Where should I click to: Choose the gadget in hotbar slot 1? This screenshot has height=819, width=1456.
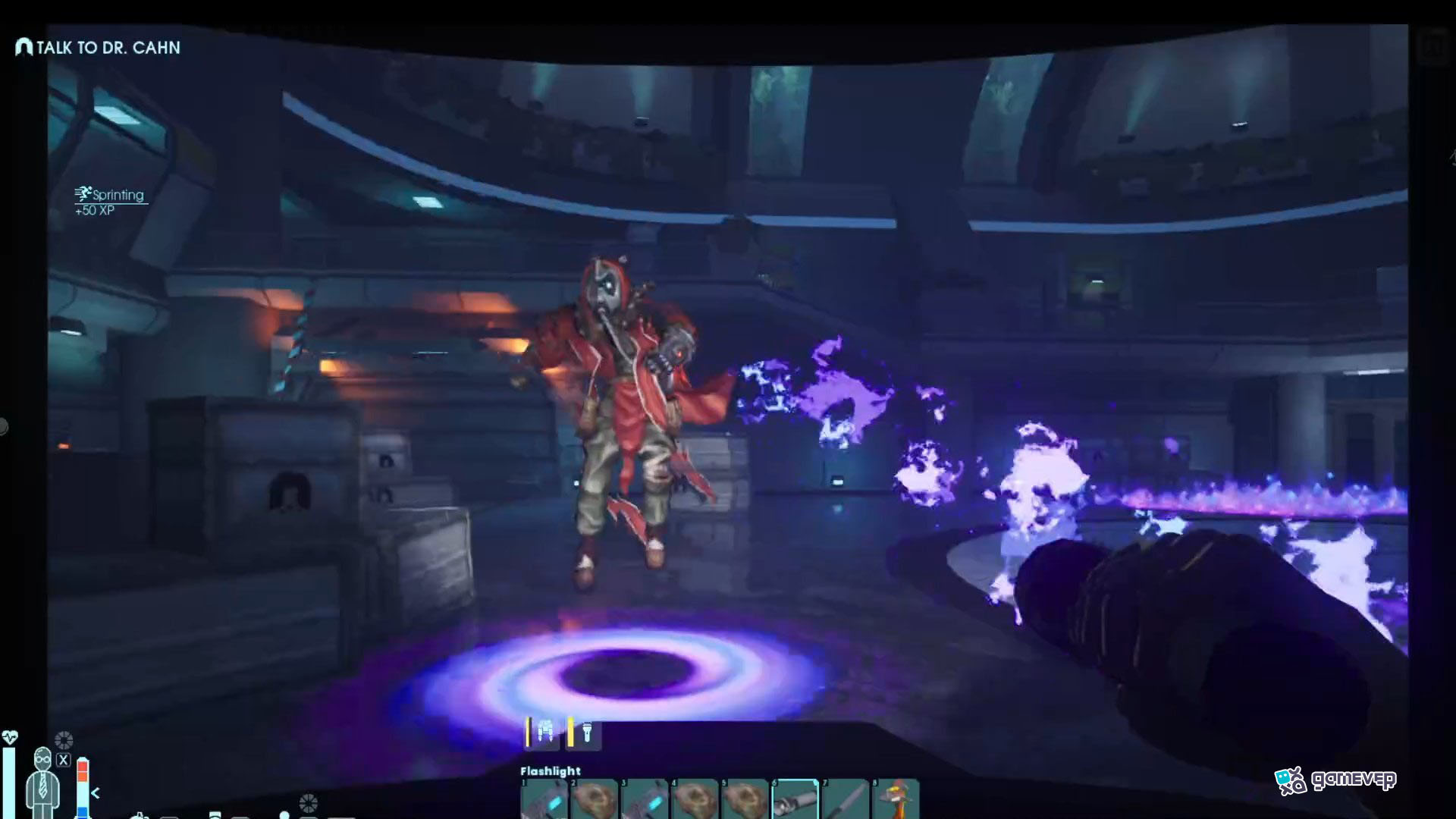(544, 799)
